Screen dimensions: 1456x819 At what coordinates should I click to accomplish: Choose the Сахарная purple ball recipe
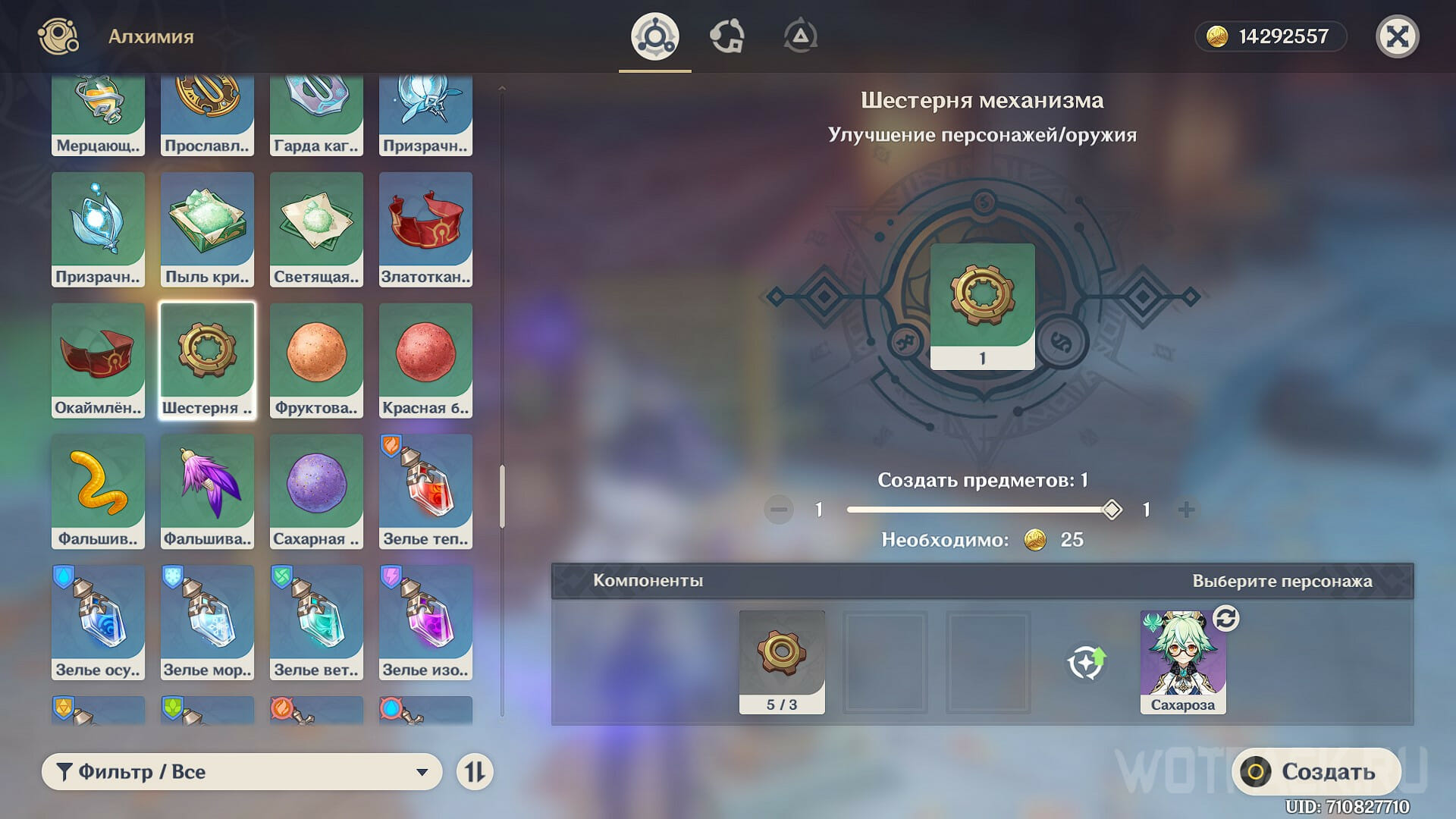tap(316, 491)
